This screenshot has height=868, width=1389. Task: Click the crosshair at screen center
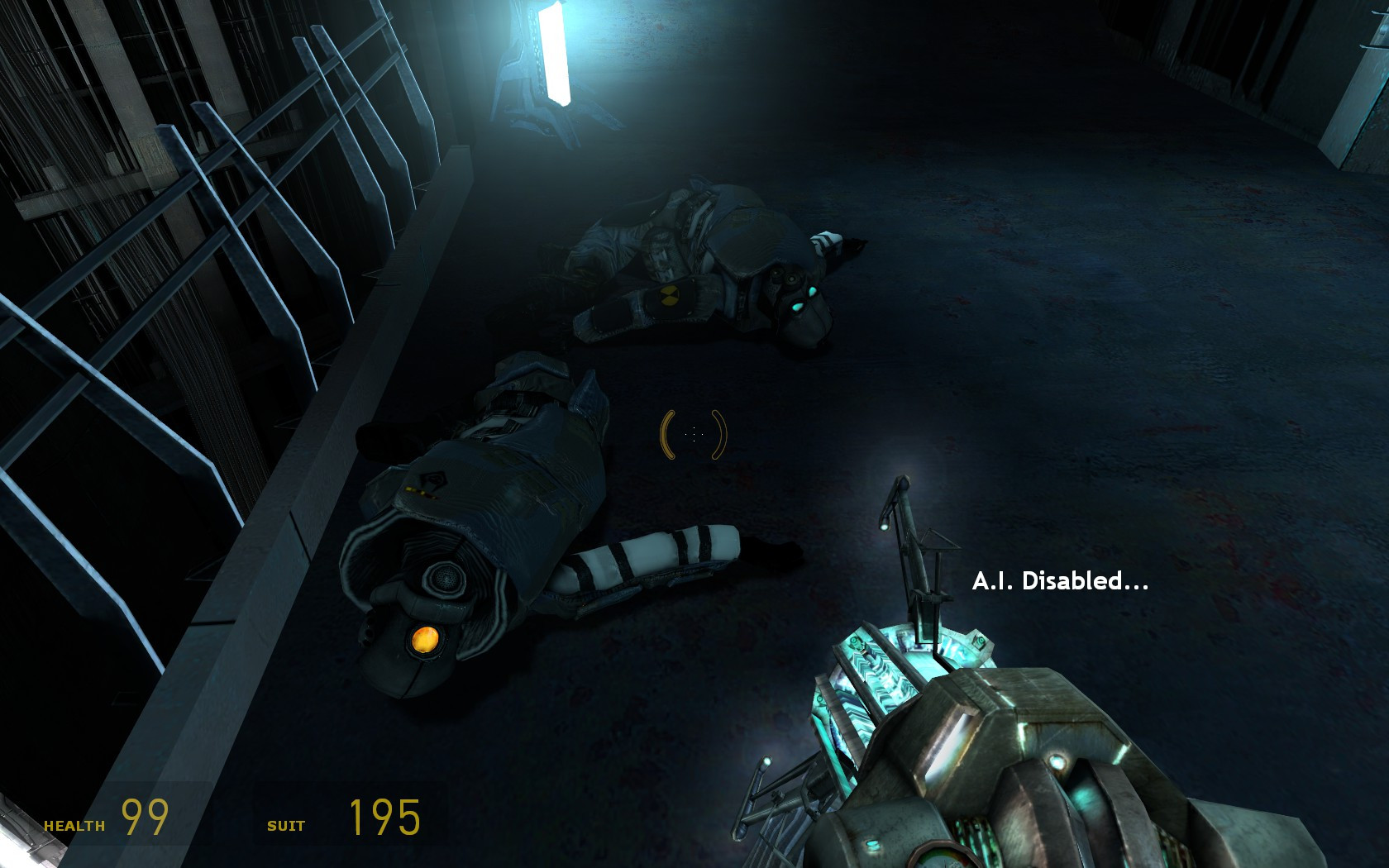pyautogui.click(x=694, y=434)
